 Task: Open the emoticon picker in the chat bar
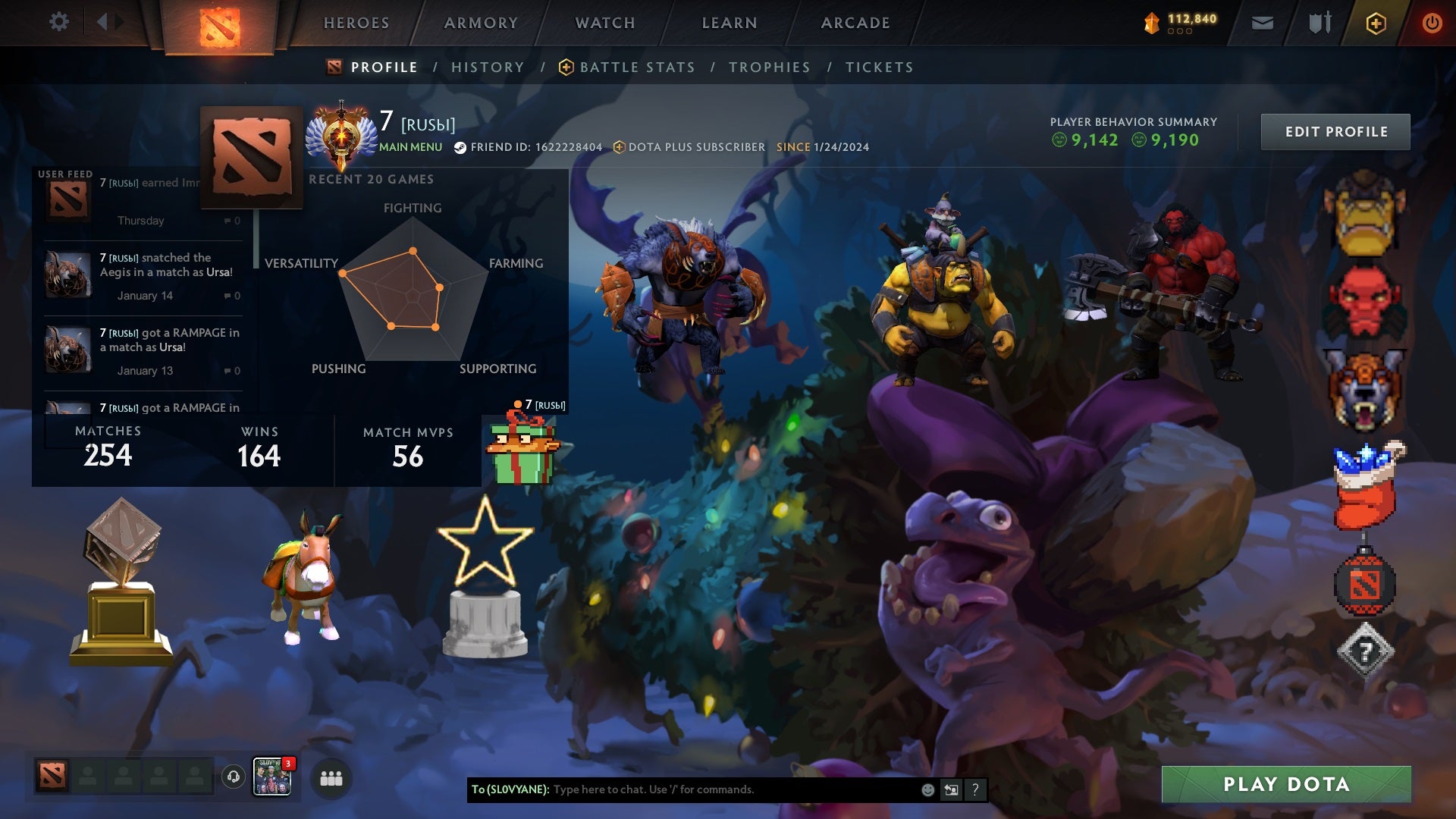click(x=927, y=789)
